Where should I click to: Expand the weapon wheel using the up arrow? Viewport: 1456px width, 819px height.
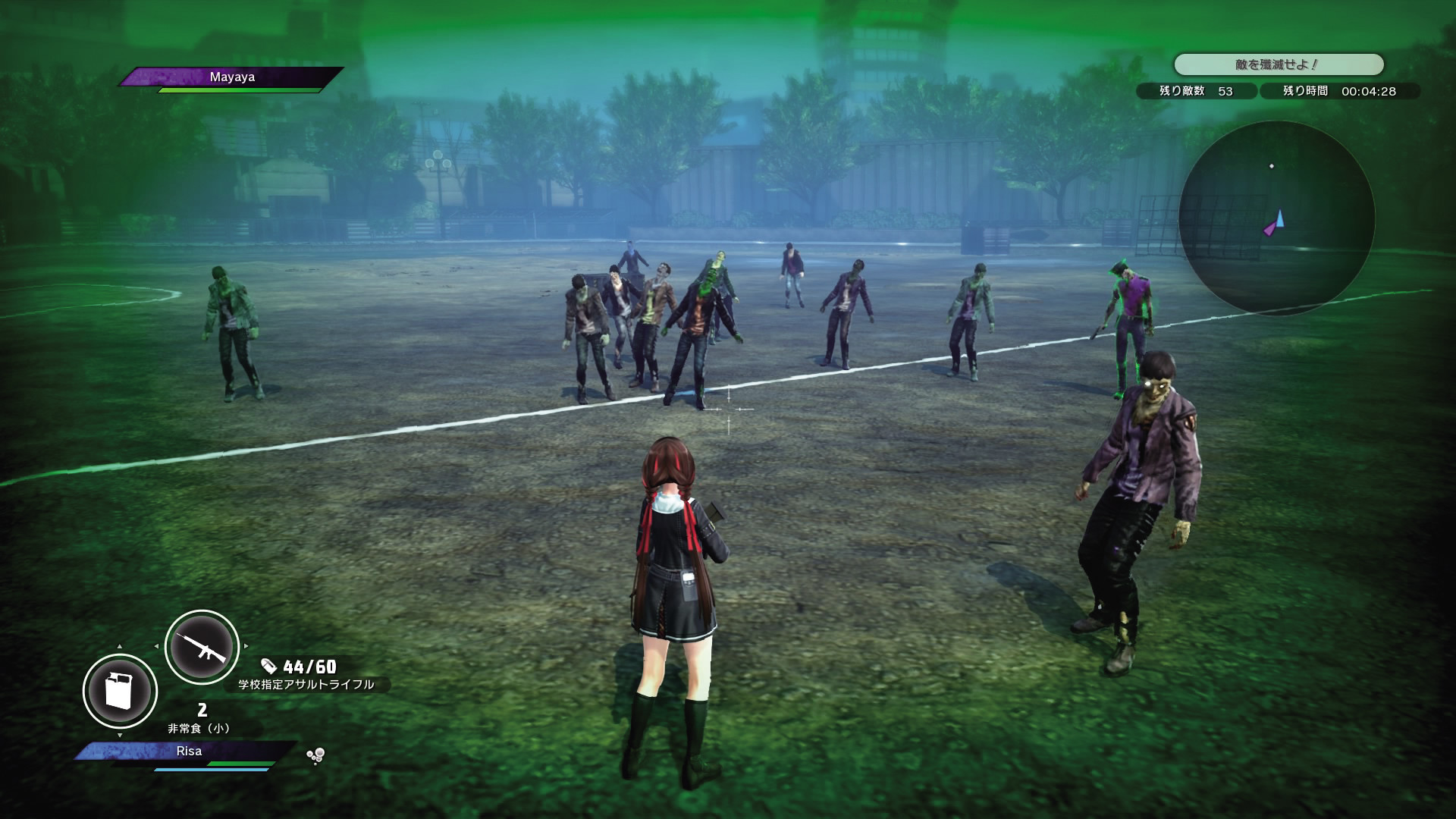point(120,646)
